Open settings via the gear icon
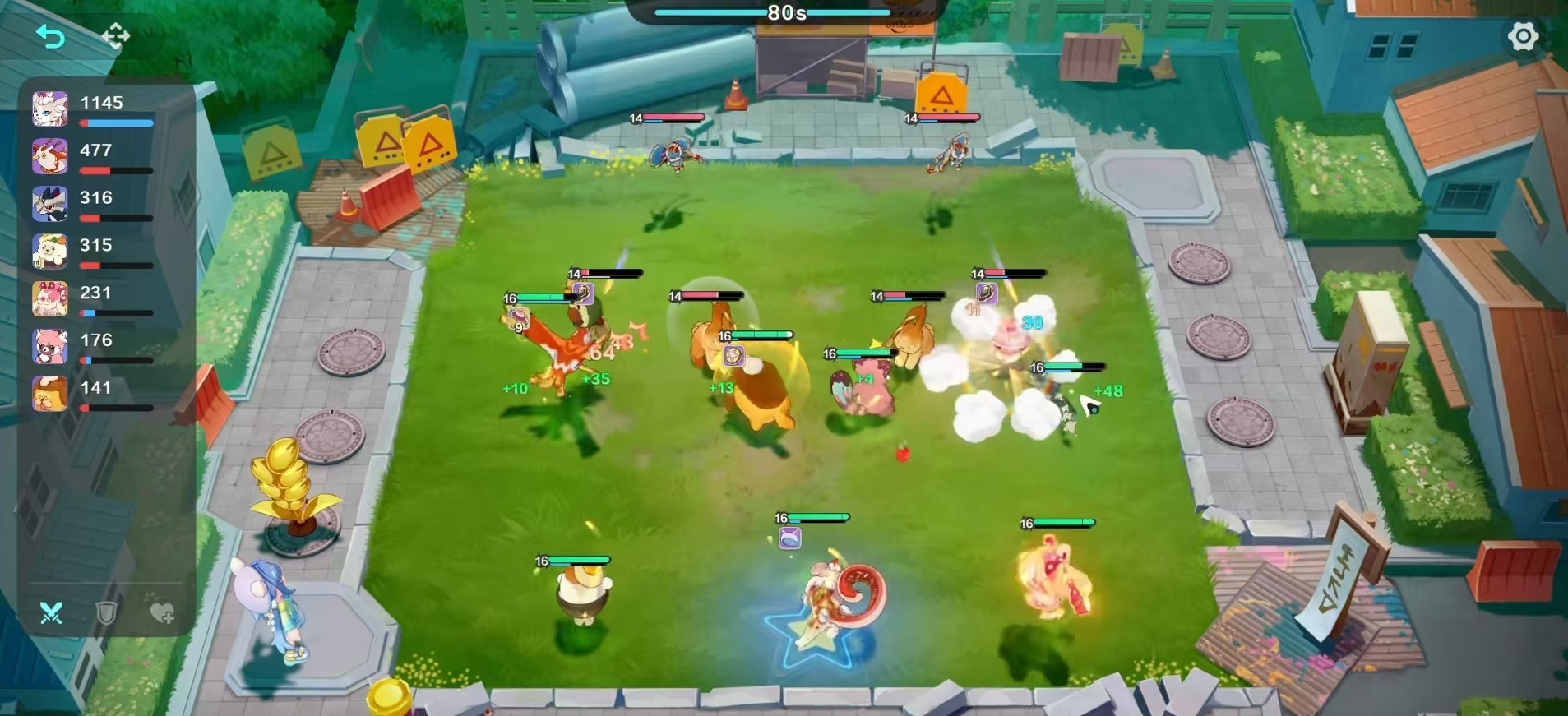1568x716 pixels. (x=1523, y=36)
